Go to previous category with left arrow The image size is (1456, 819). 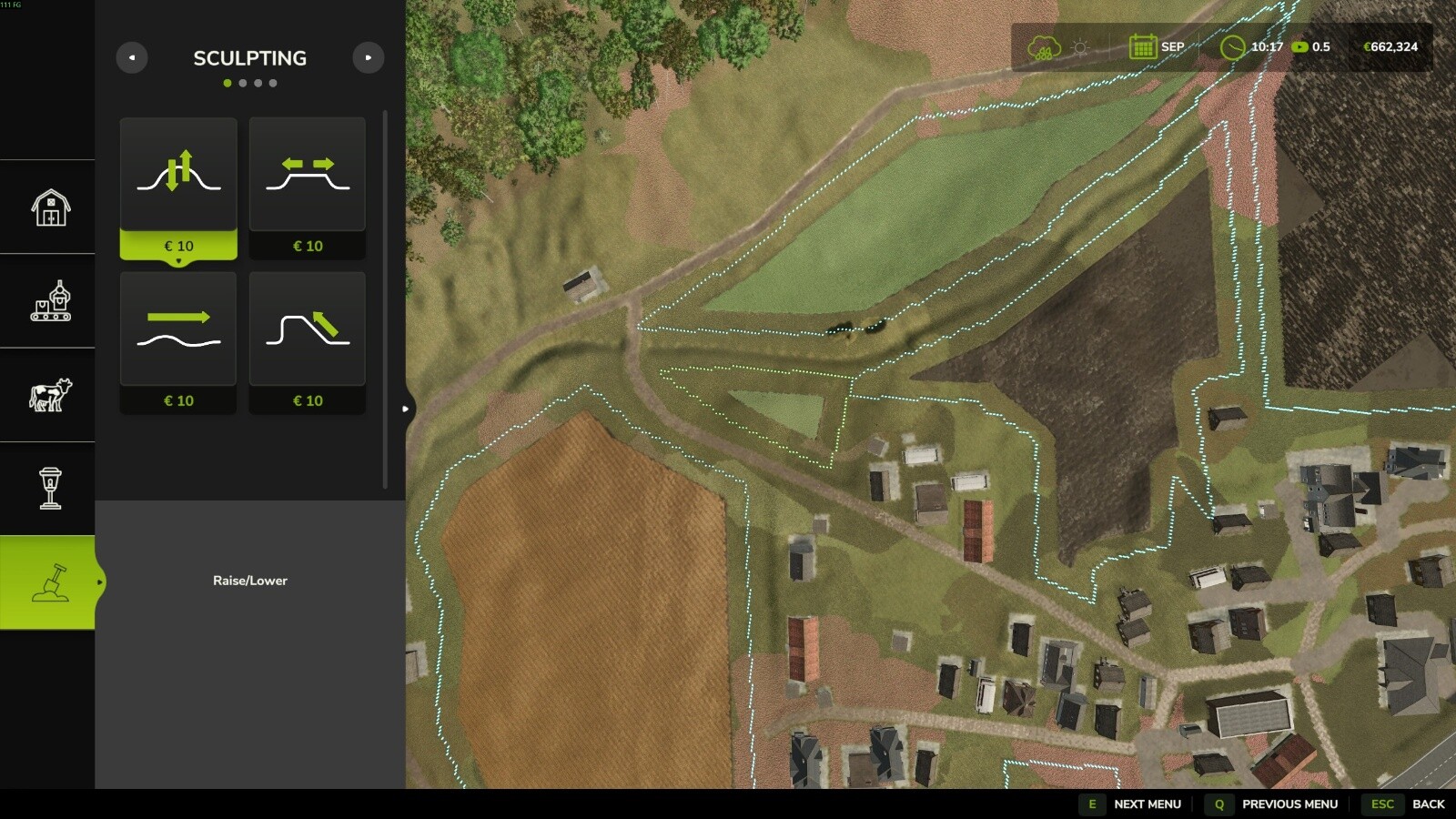tap(132, 57)
